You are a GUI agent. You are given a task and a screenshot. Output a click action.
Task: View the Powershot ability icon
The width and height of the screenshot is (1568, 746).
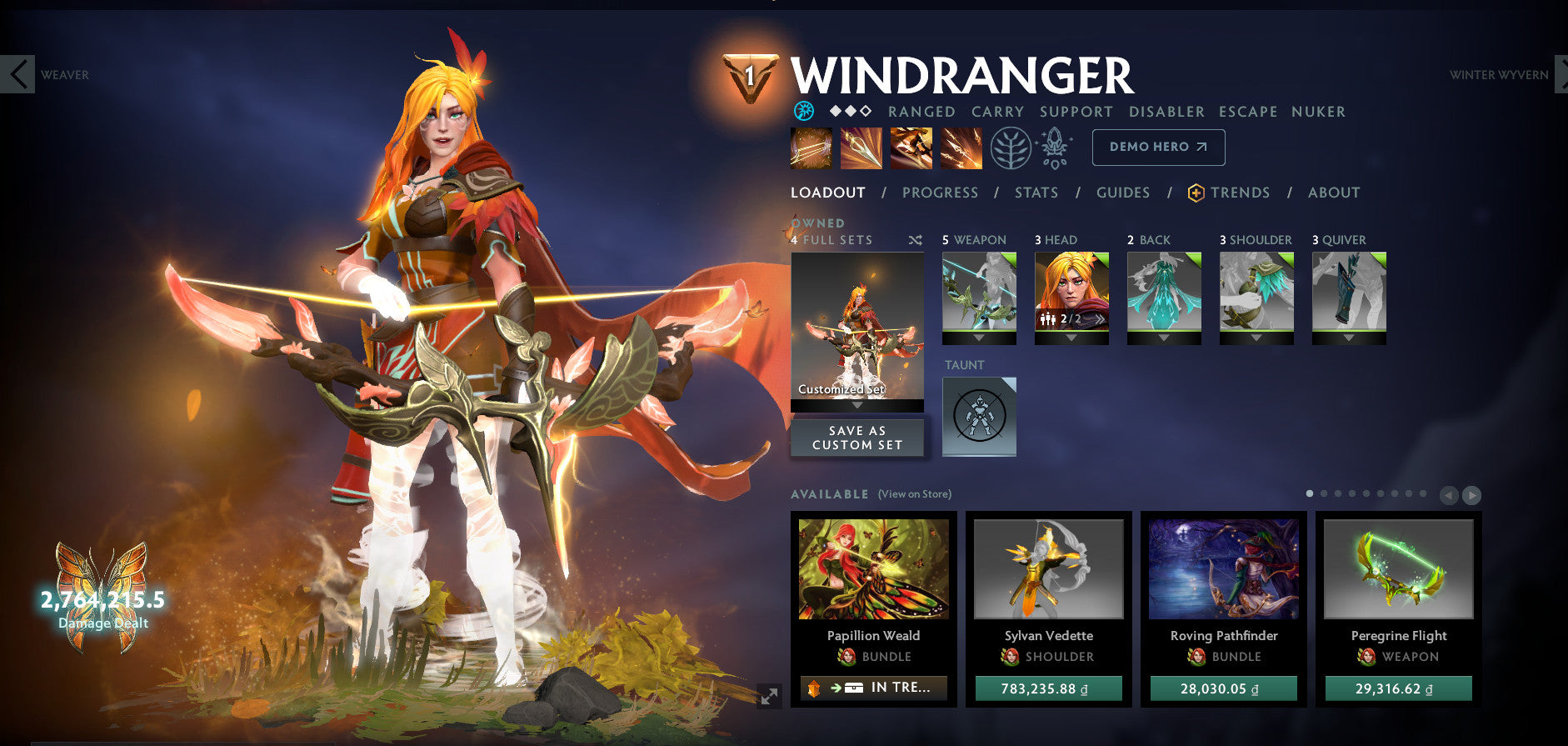coord(861,148)
